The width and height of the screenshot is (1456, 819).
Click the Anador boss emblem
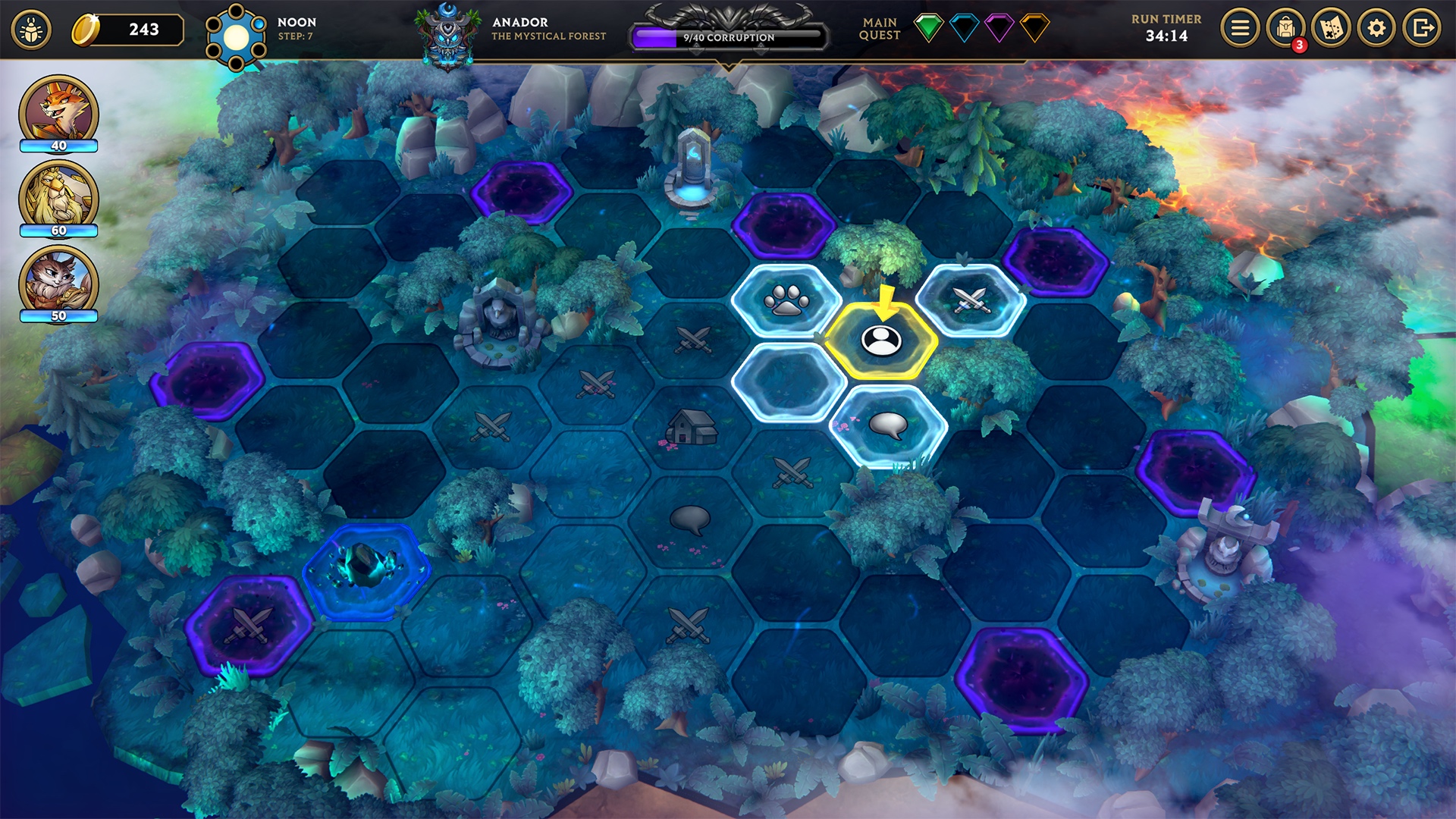tap(448, 34)
